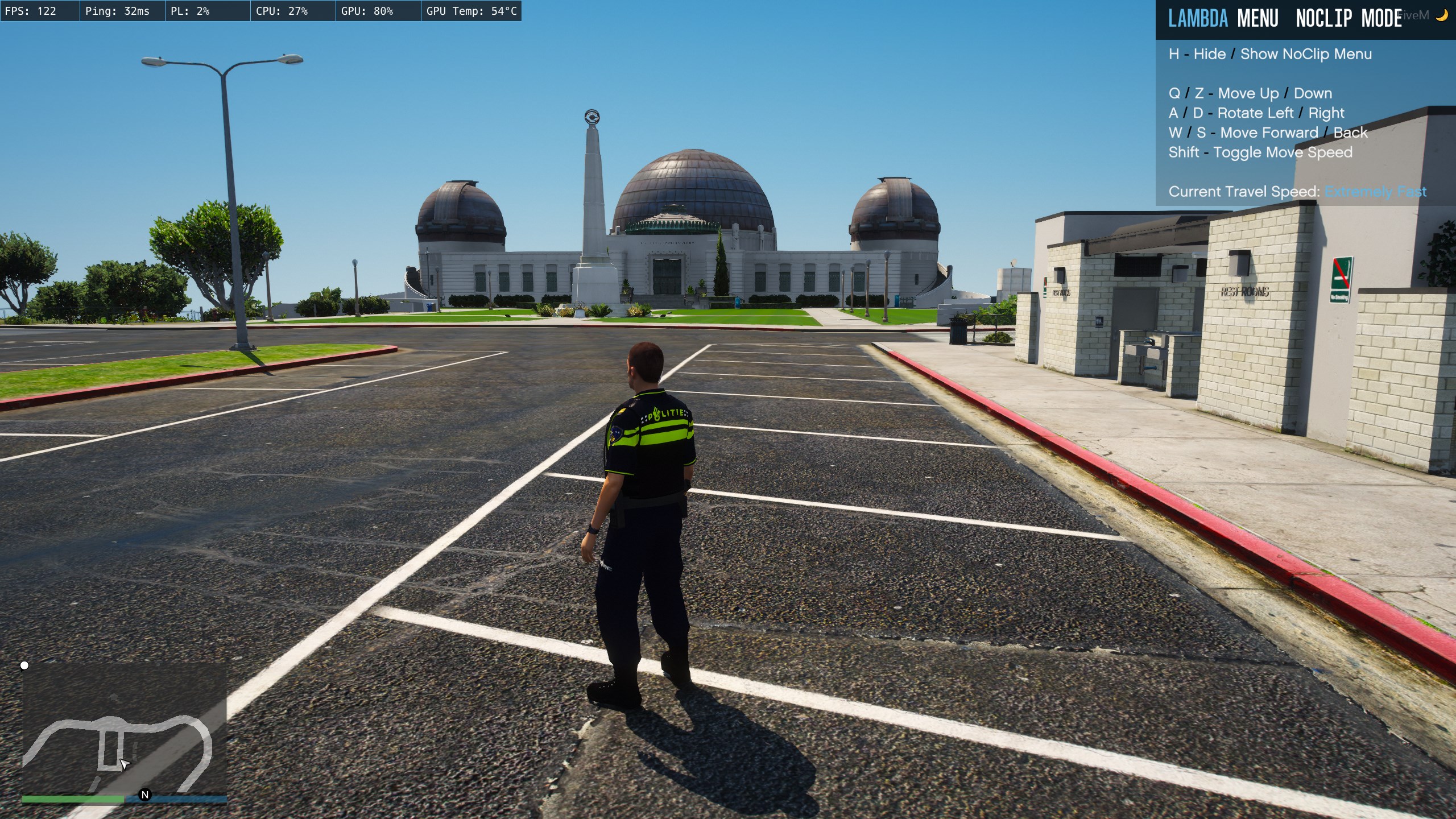Click the north N marker on minimap
1456x819 pixels.
click(x=145, y=795)
